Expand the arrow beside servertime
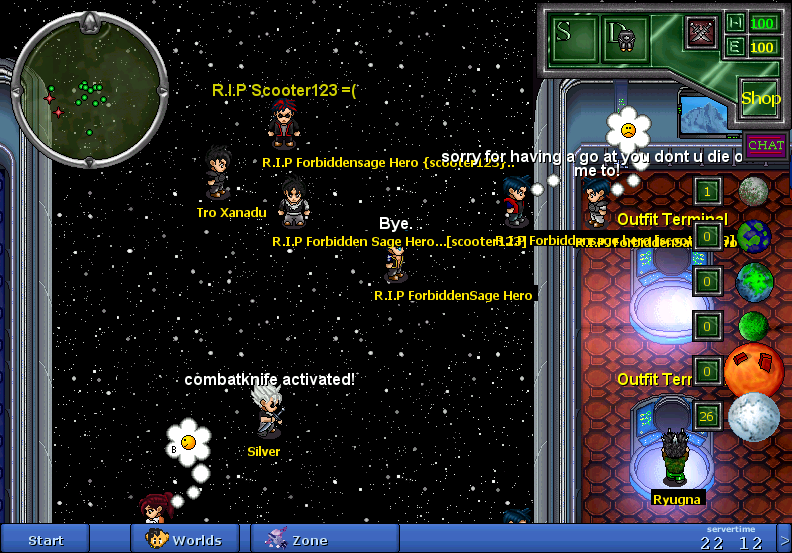The image size is (792, 553). [783, 541]
